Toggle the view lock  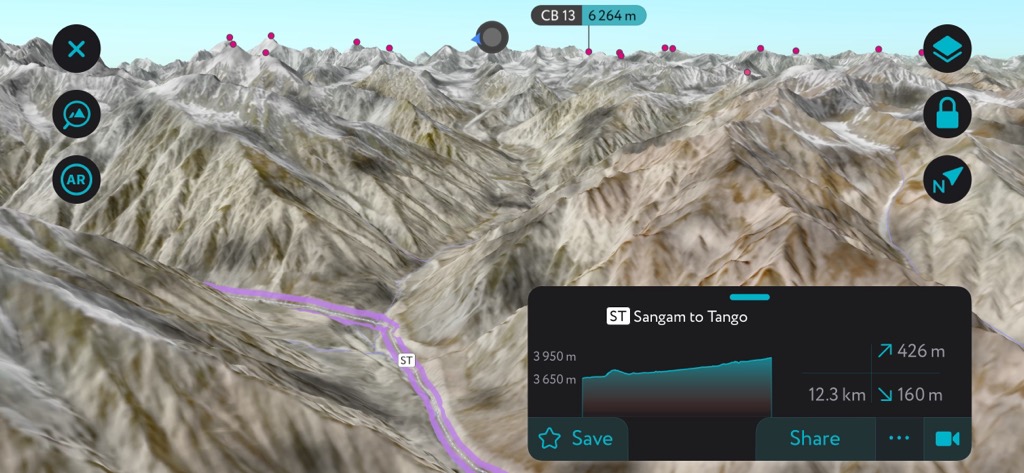point(947,114)
